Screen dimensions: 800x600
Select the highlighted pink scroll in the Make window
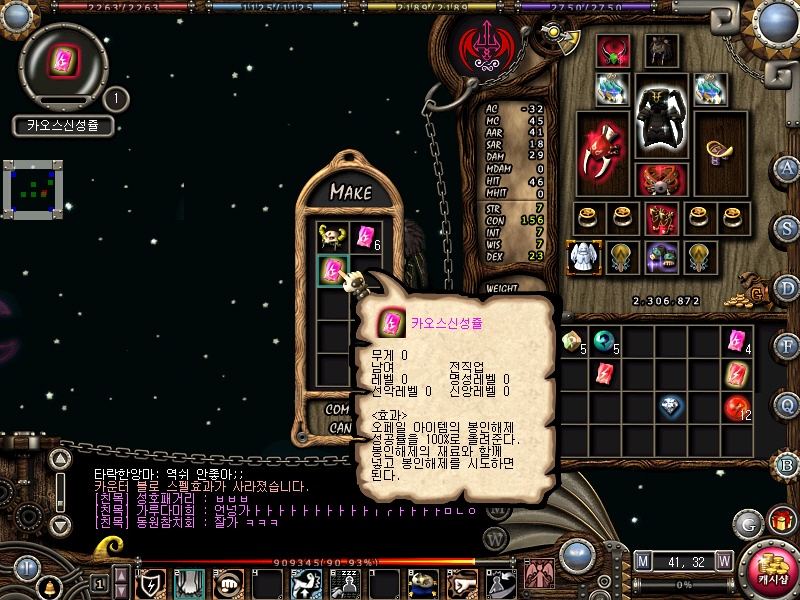pos(332,270)
